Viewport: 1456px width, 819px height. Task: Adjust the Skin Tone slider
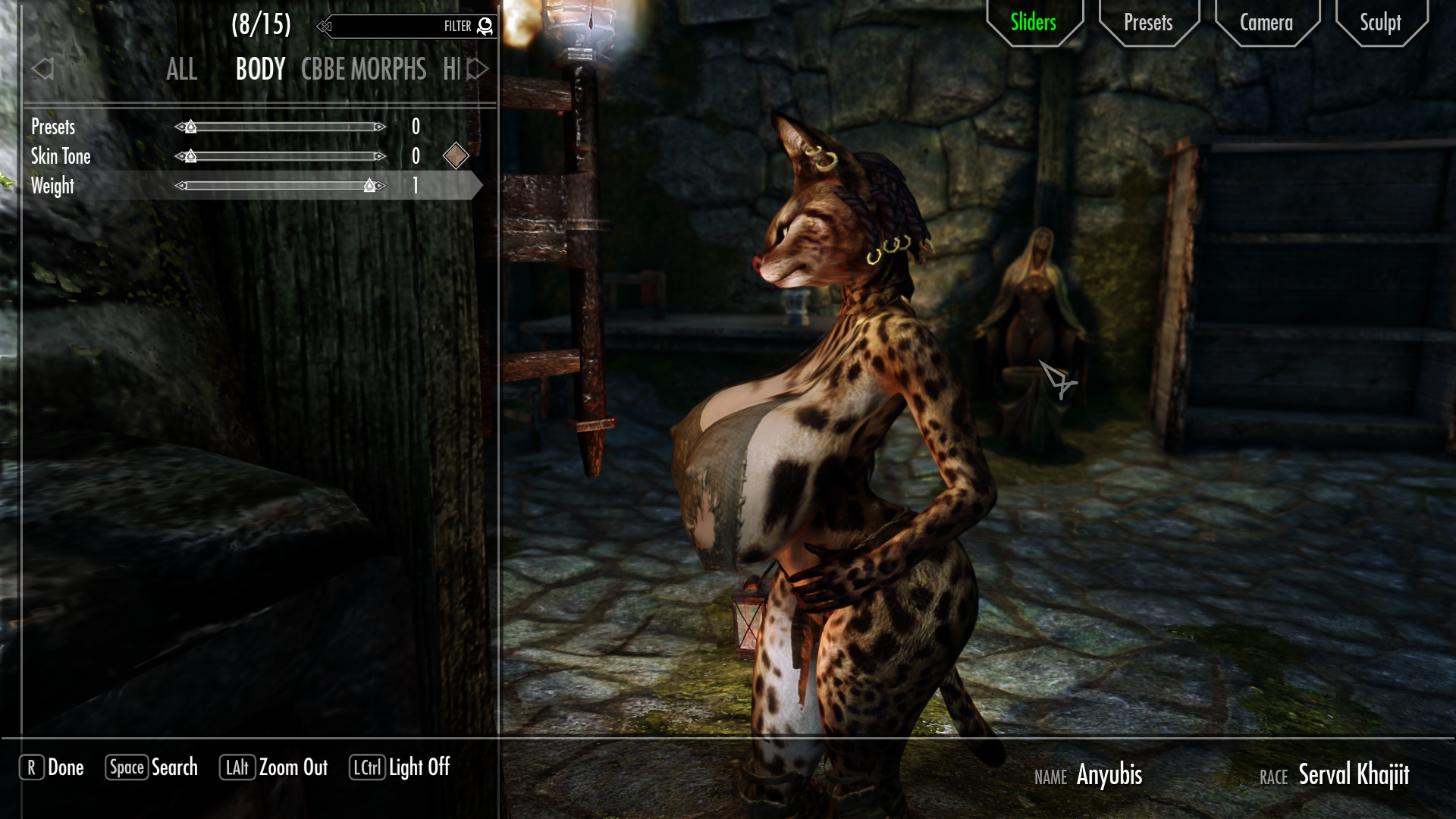coord(281,156)
